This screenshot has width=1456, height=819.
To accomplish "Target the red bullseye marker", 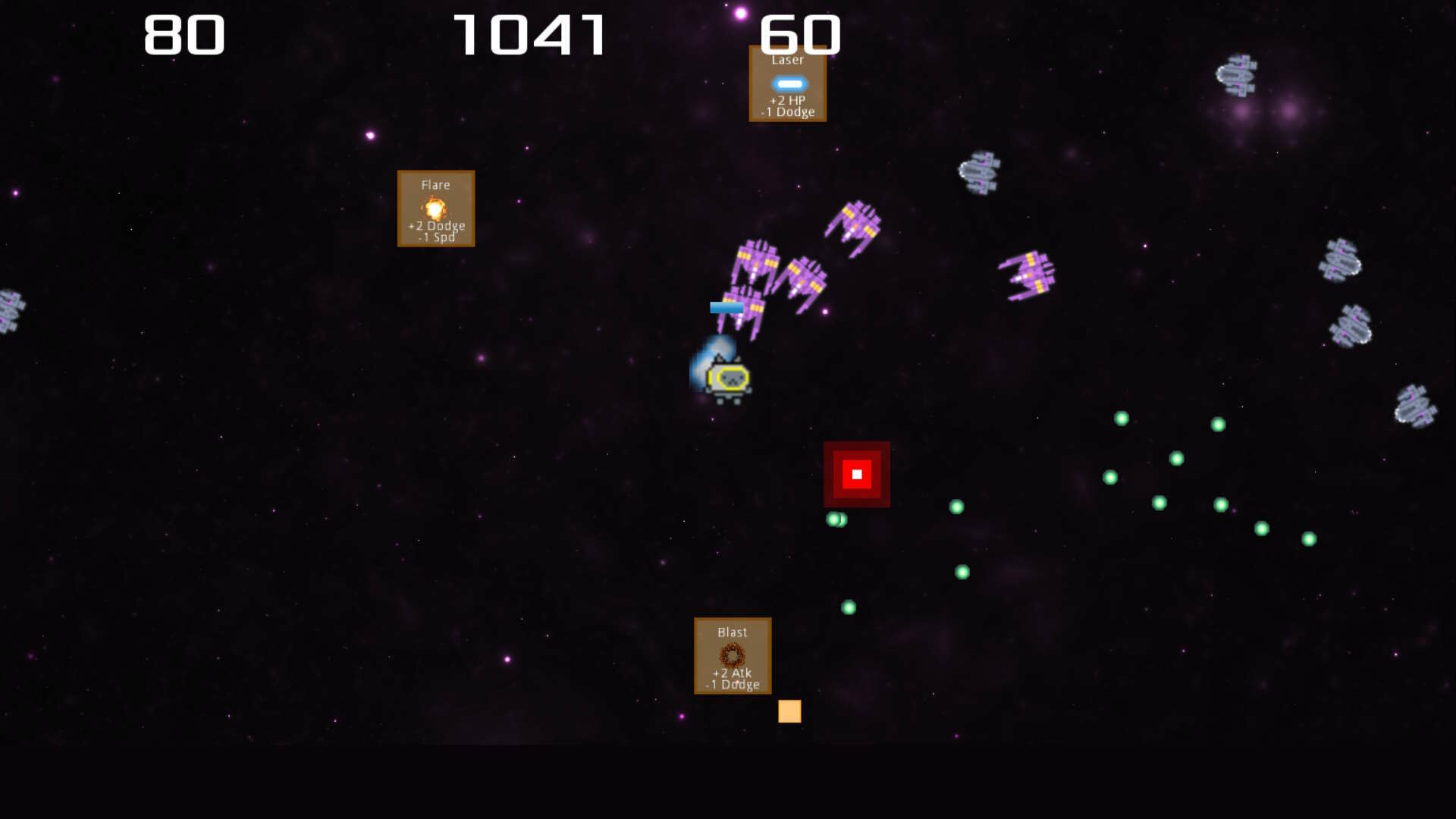I will (855, 472).
